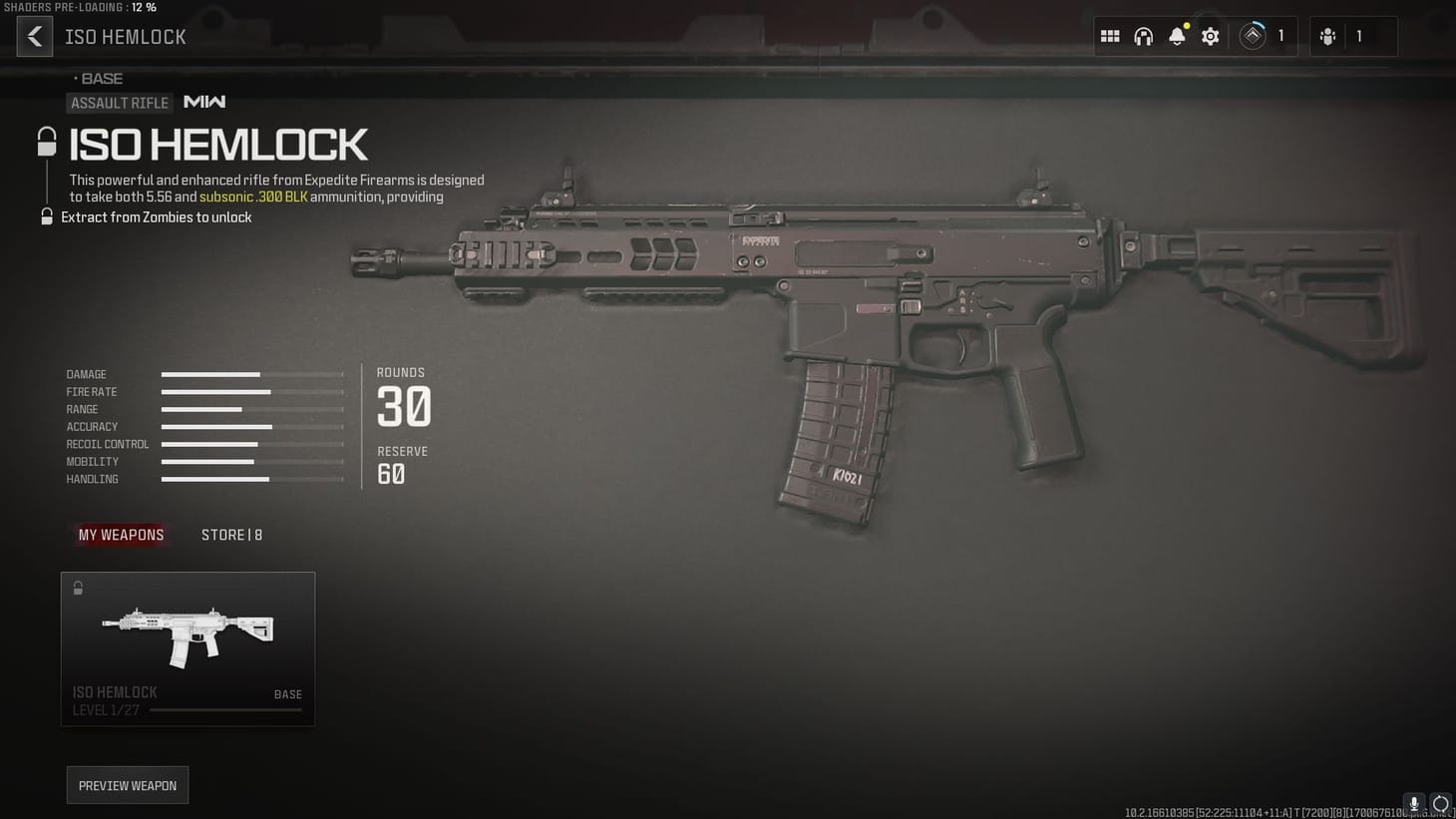Screen dimensions: 1456x819
Task: Open the settings gear icon
Action: [x=1210, y=36]
